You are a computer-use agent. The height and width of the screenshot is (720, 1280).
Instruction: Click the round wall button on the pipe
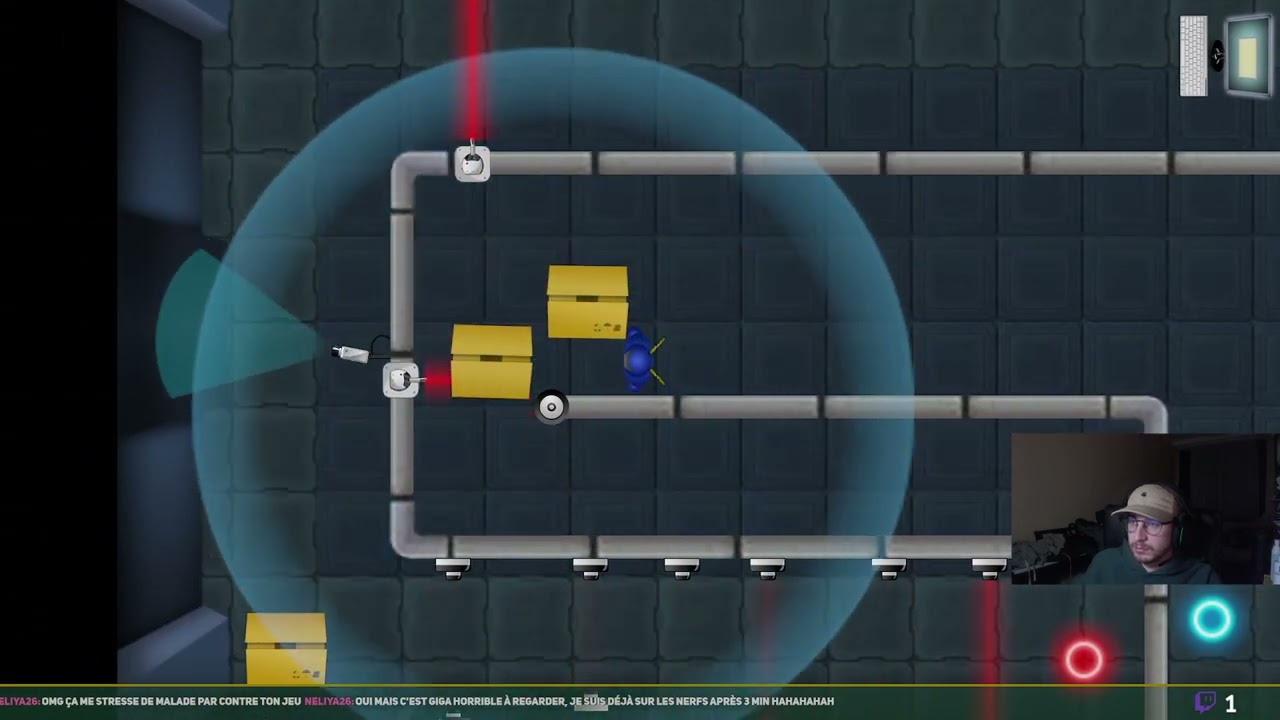click(x=551, y=406)
